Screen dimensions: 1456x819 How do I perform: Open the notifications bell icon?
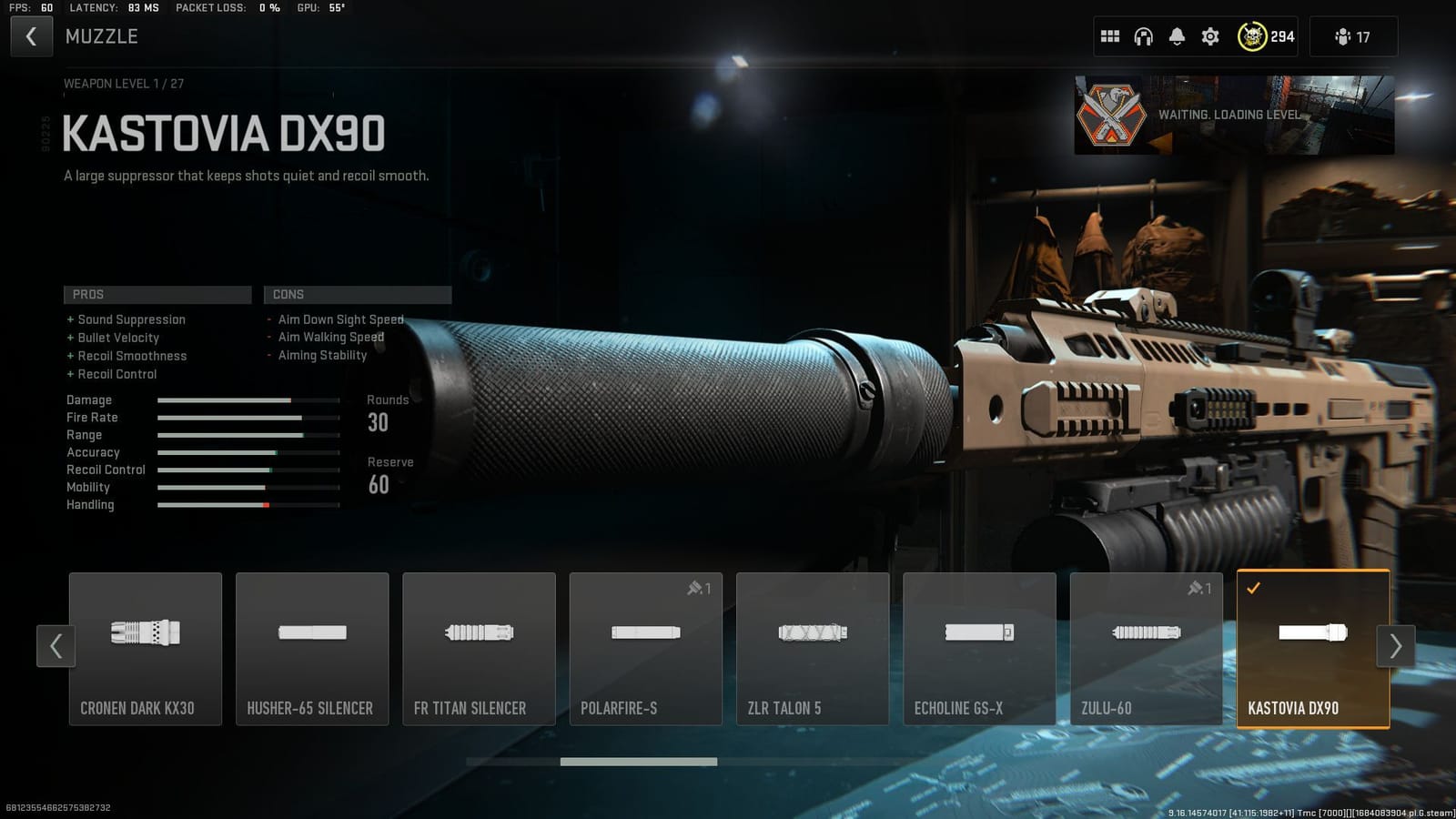click(x=1177, y=36)
